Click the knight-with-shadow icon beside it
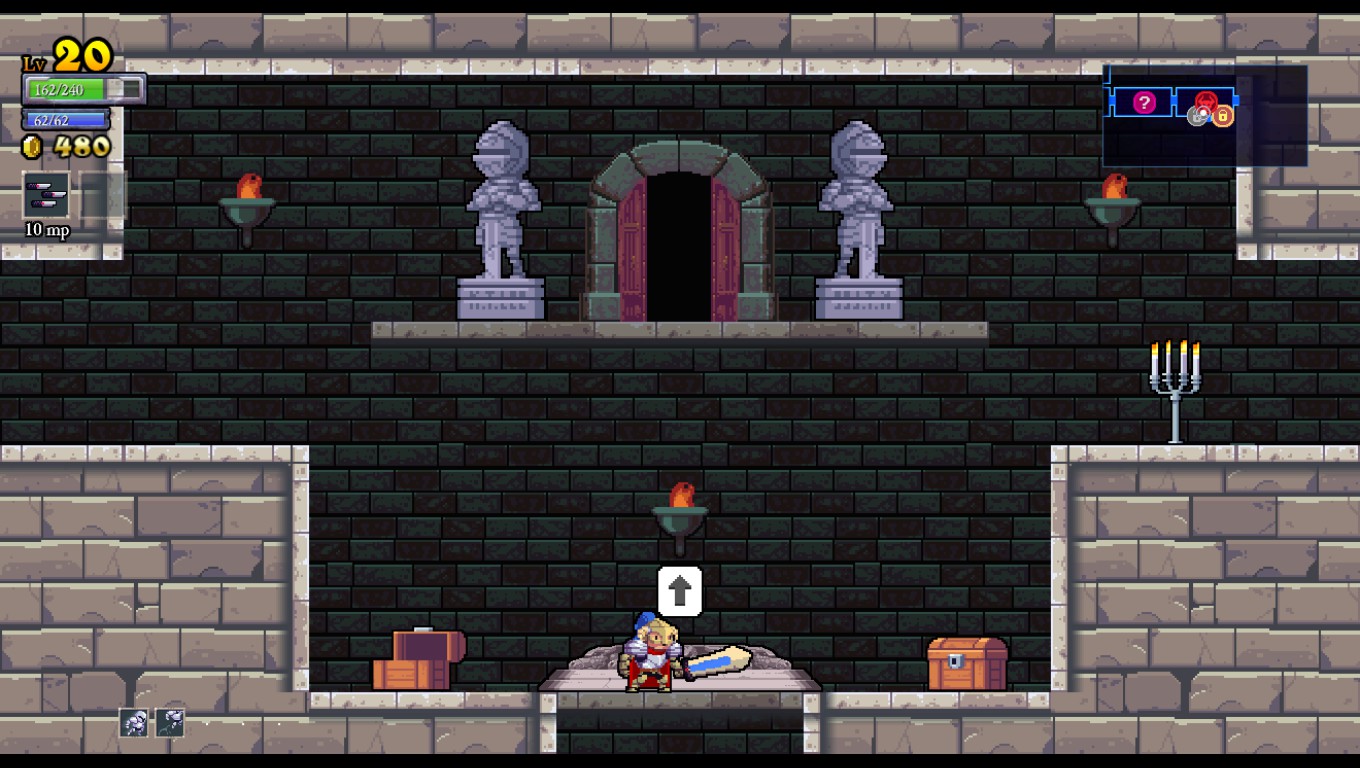The width and height of the screenshot is (1360, 768). pos(170,722)
